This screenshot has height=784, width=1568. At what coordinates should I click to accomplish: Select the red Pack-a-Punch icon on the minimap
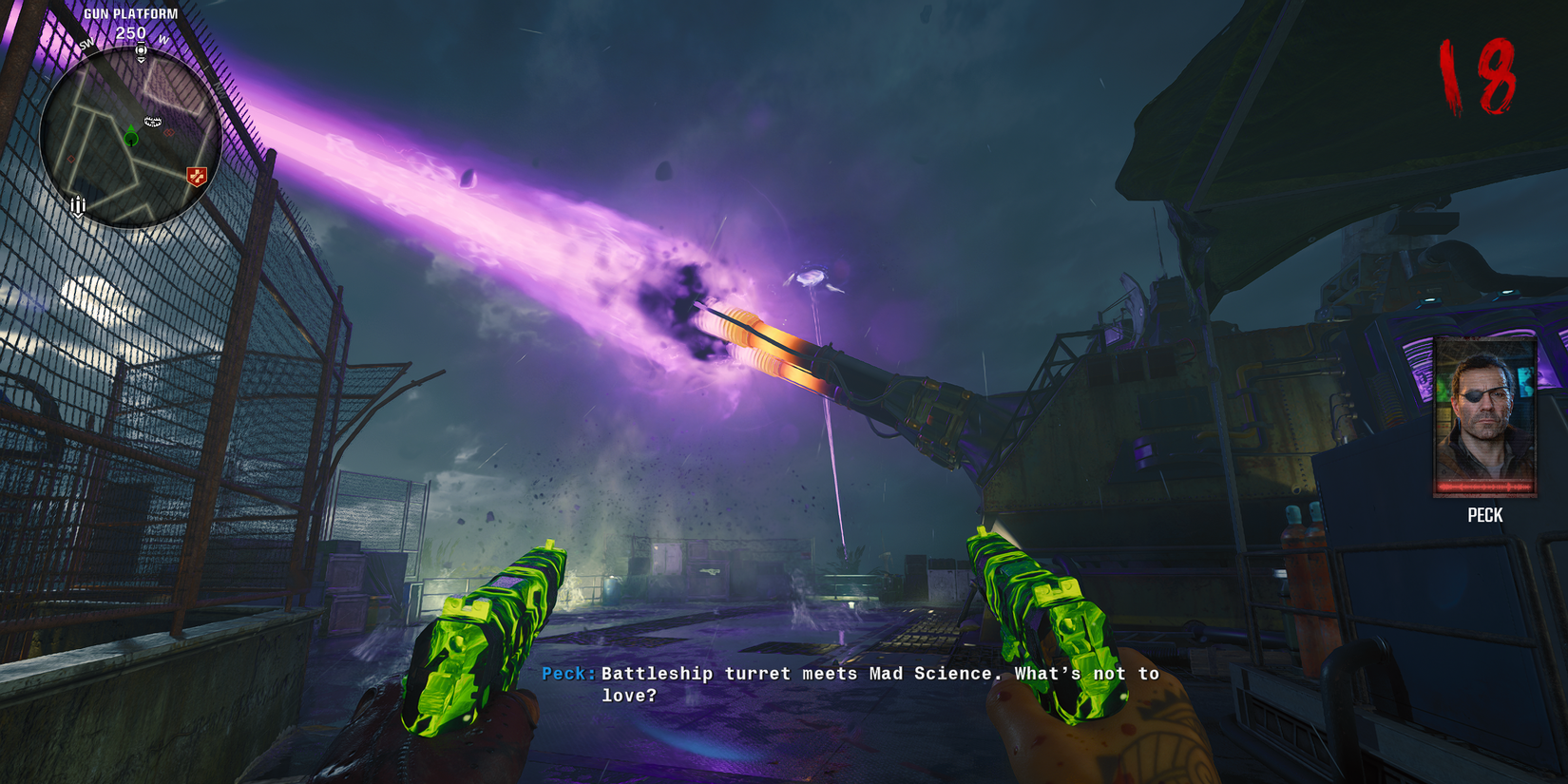[x=196, y=176]
